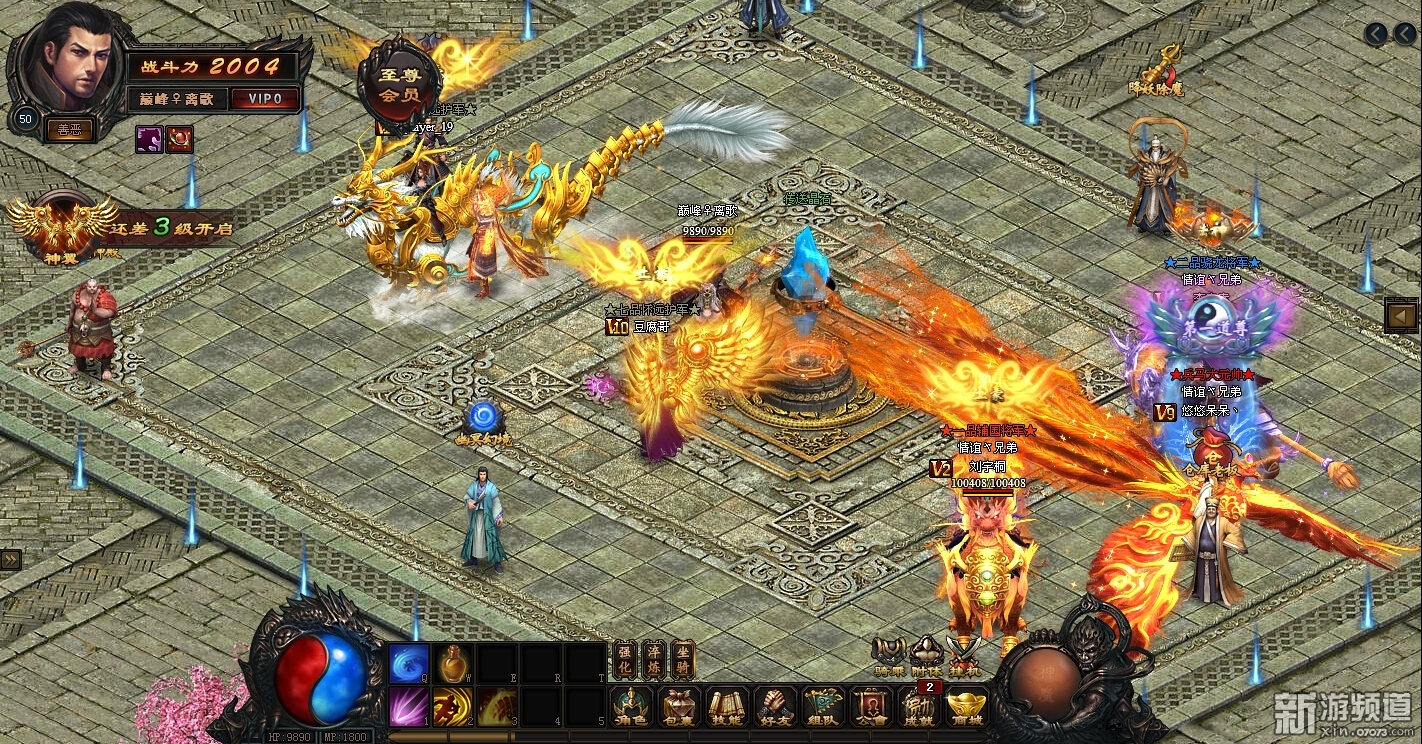The height and width of the screenshot is (744, 1422).
Task: Use the potion jar in slot W
Action: point(452,663)
